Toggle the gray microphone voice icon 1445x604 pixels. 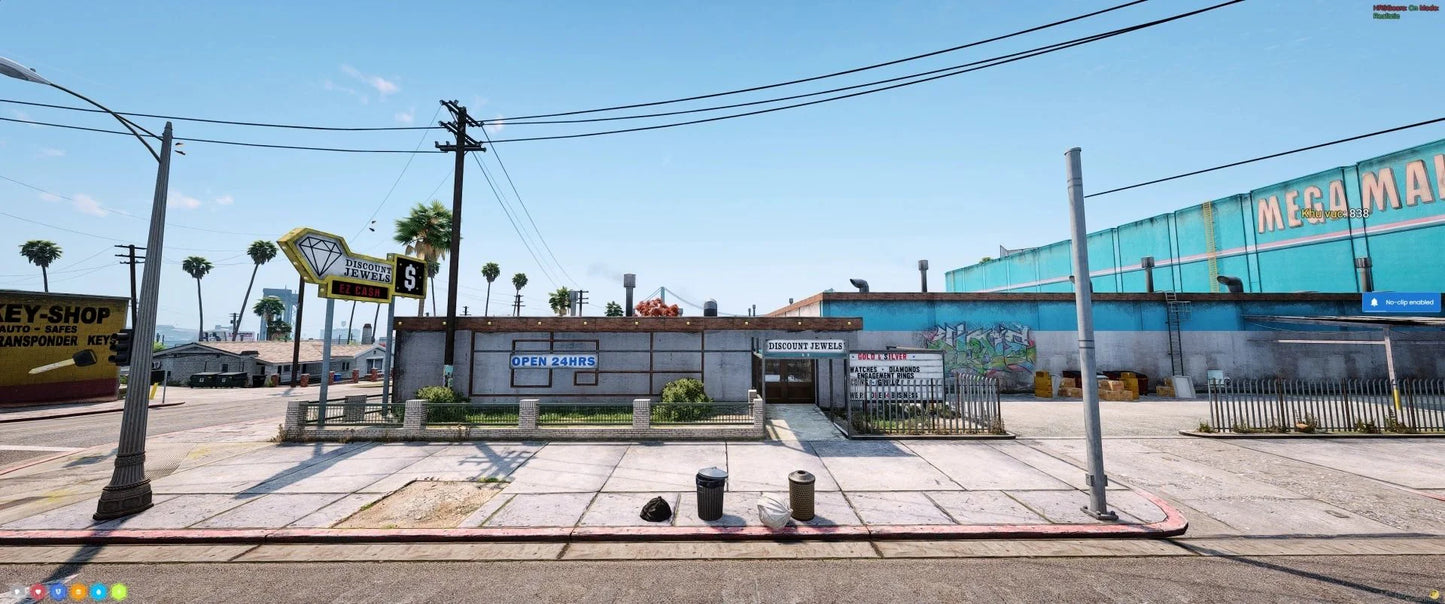click(18, 592)
